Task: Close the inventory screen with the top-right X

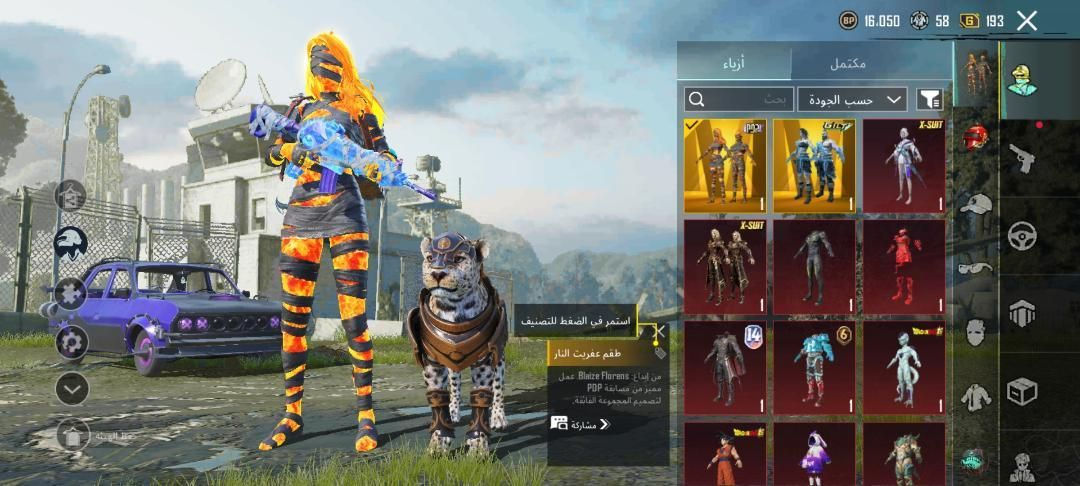Action: click(1026, 20)
